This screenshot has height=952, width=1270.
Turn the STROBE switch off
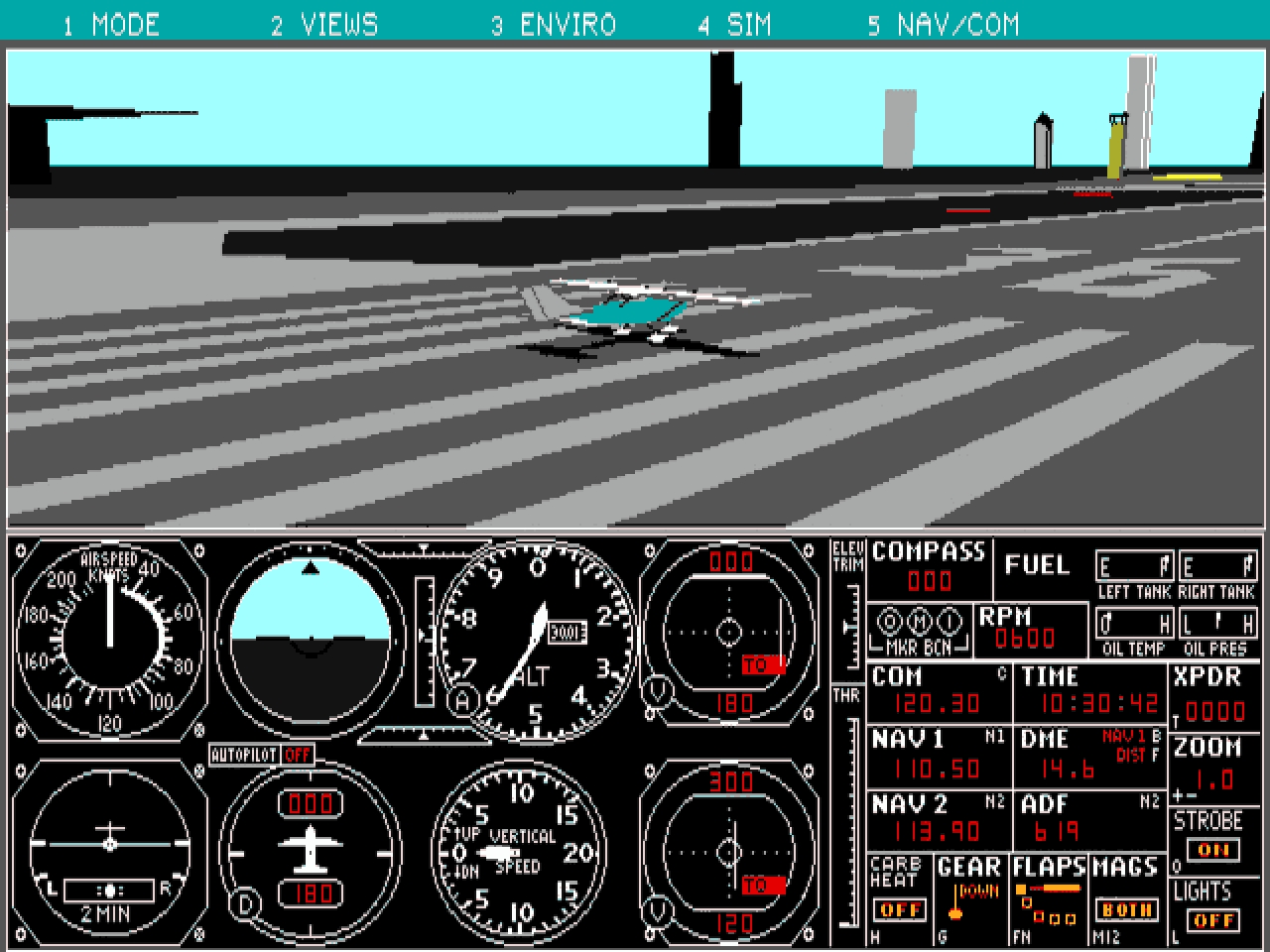click(1213, 850)
